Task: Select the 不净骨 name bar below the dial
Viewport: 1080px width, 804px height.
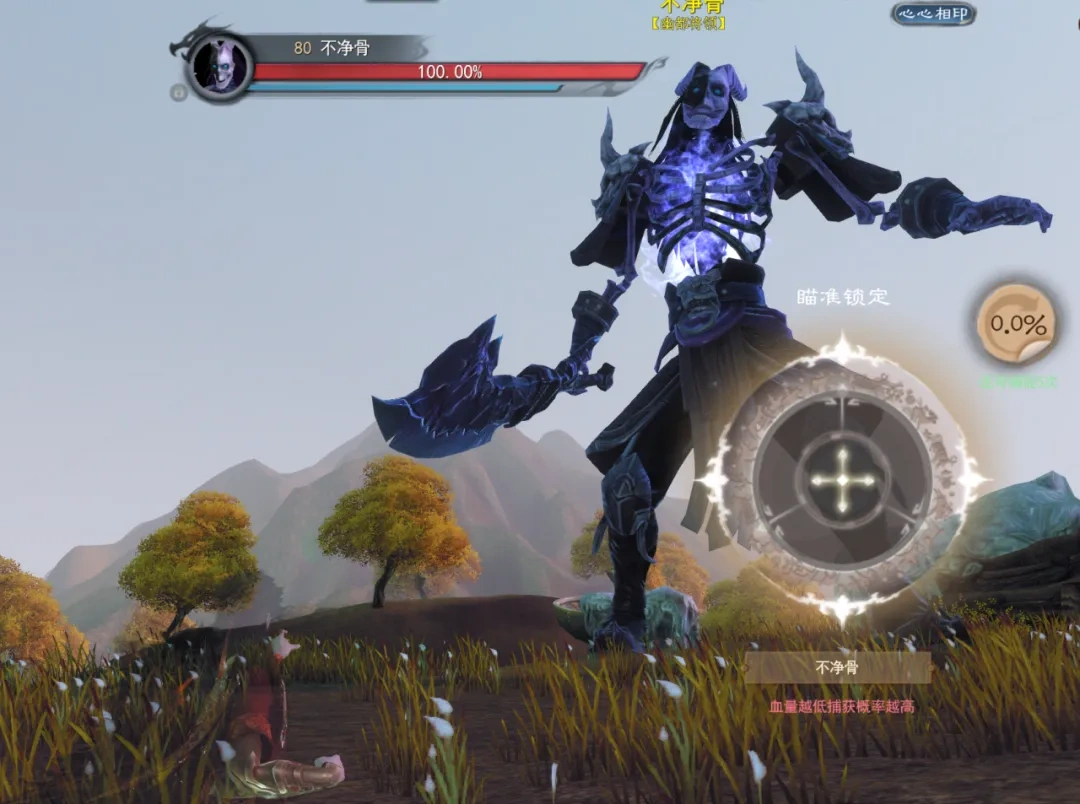Action: click(x=837, y=667)
